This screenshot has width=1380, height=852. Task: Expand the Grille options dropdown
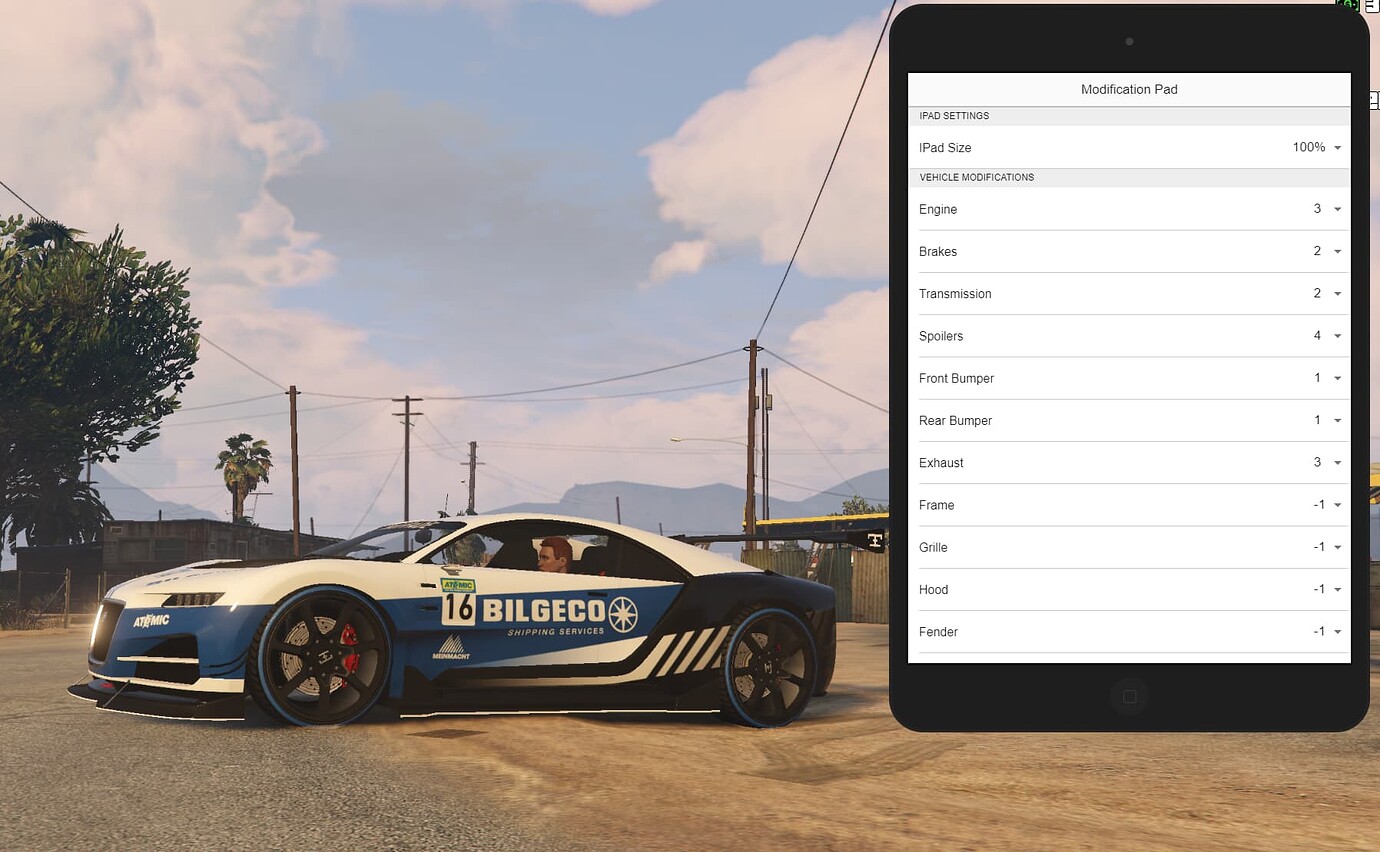pos(1336,547)
